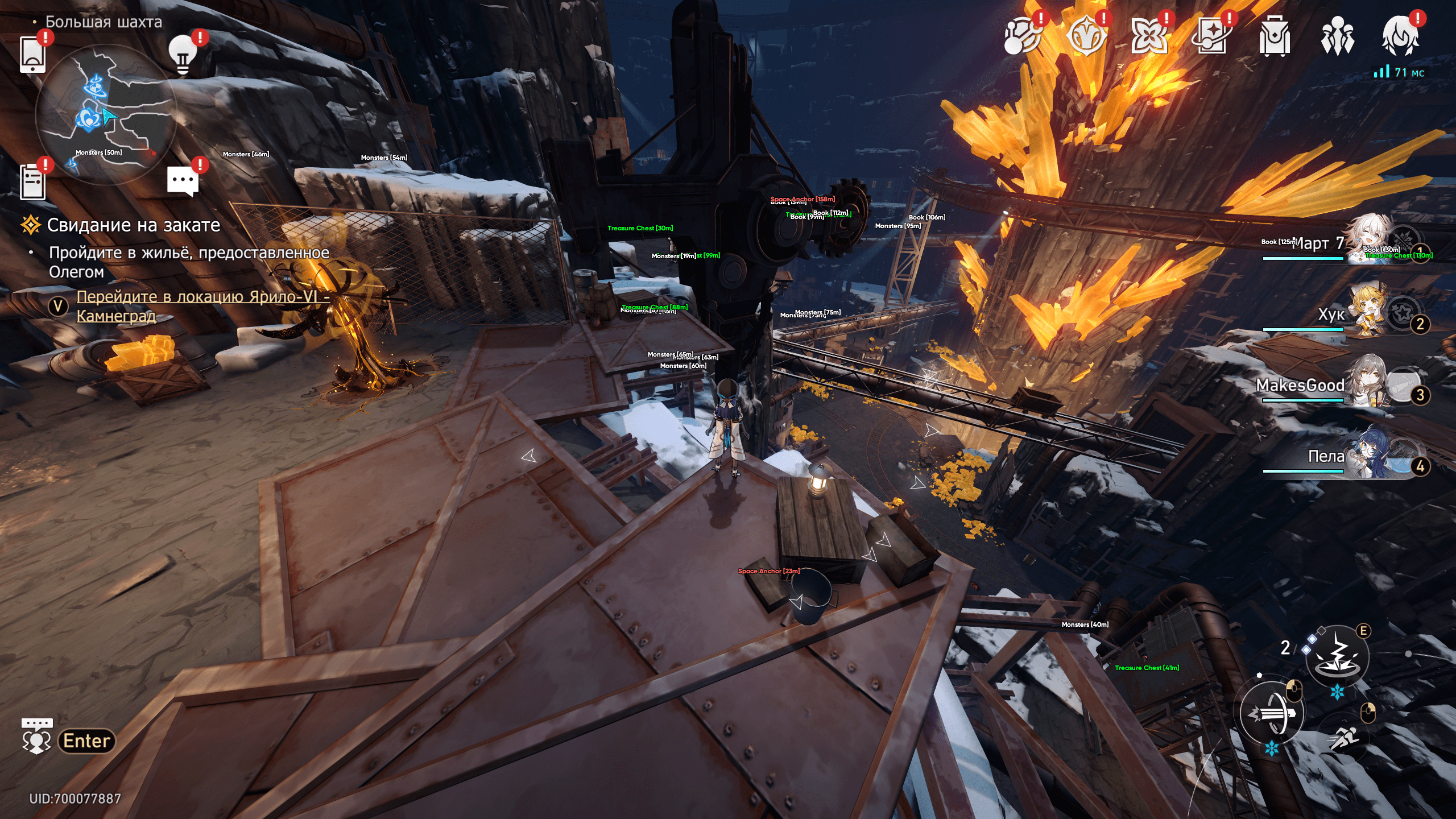The height and width of the screenshot is (819, 1456).
Task: Switch to party member Март 7
Action: (x=1365, y=243)
